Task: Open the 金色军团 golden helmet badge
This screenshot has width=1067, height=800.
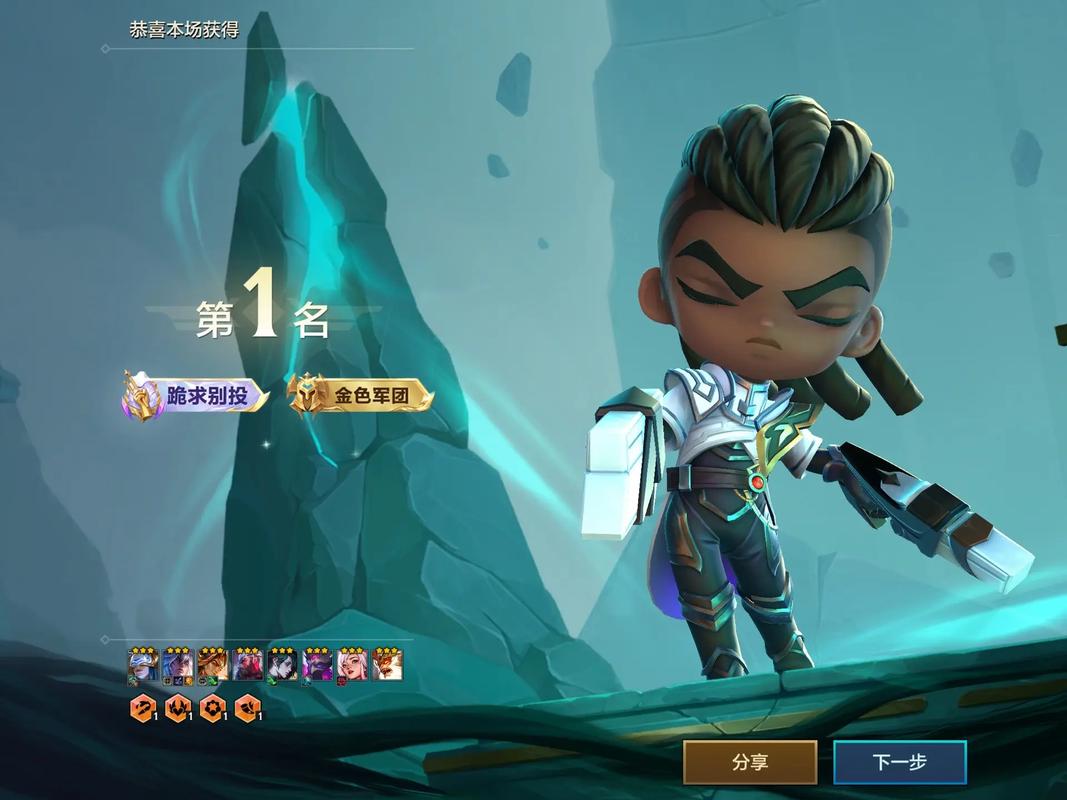Action: pos(361,396)
